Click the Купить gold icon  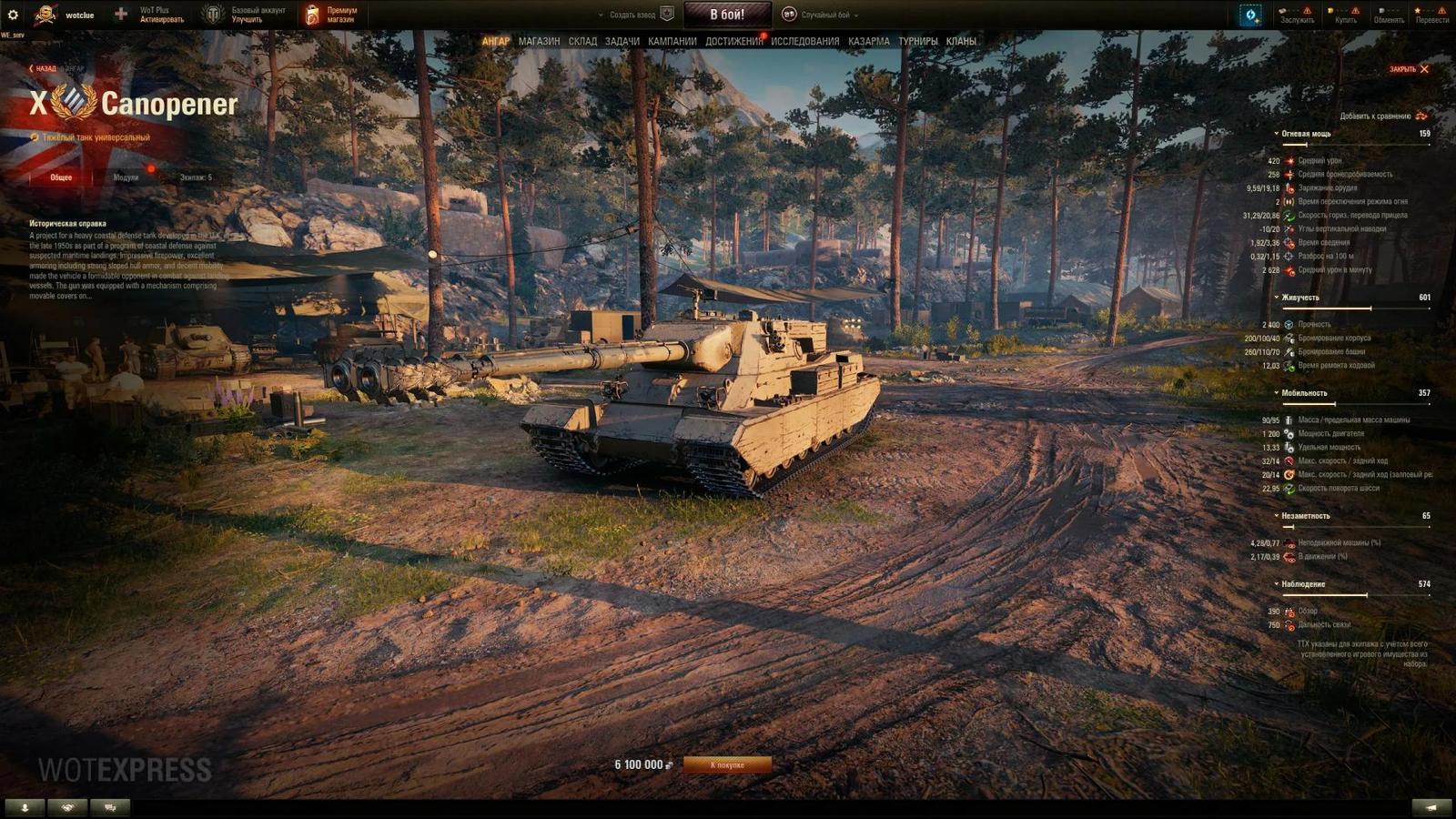pyautogui.click(x=1331, y=10)
